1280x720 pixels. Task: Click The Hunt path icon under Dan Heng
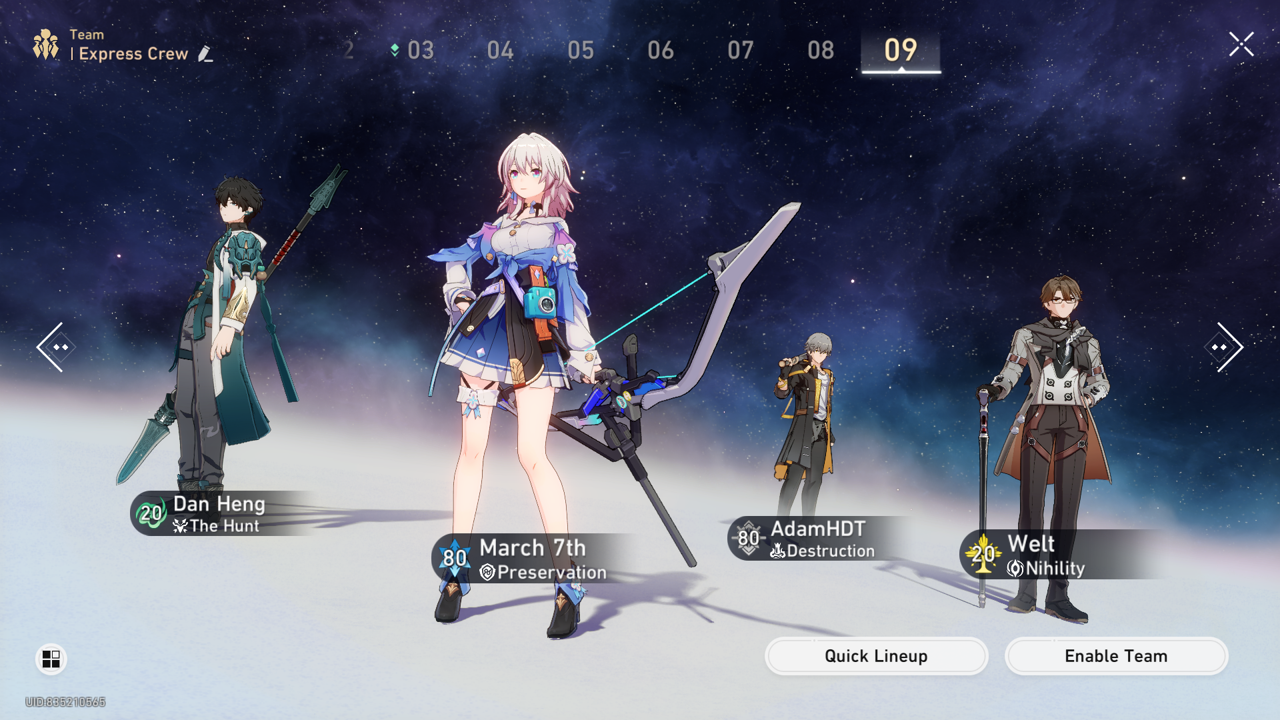pos(181,525)
